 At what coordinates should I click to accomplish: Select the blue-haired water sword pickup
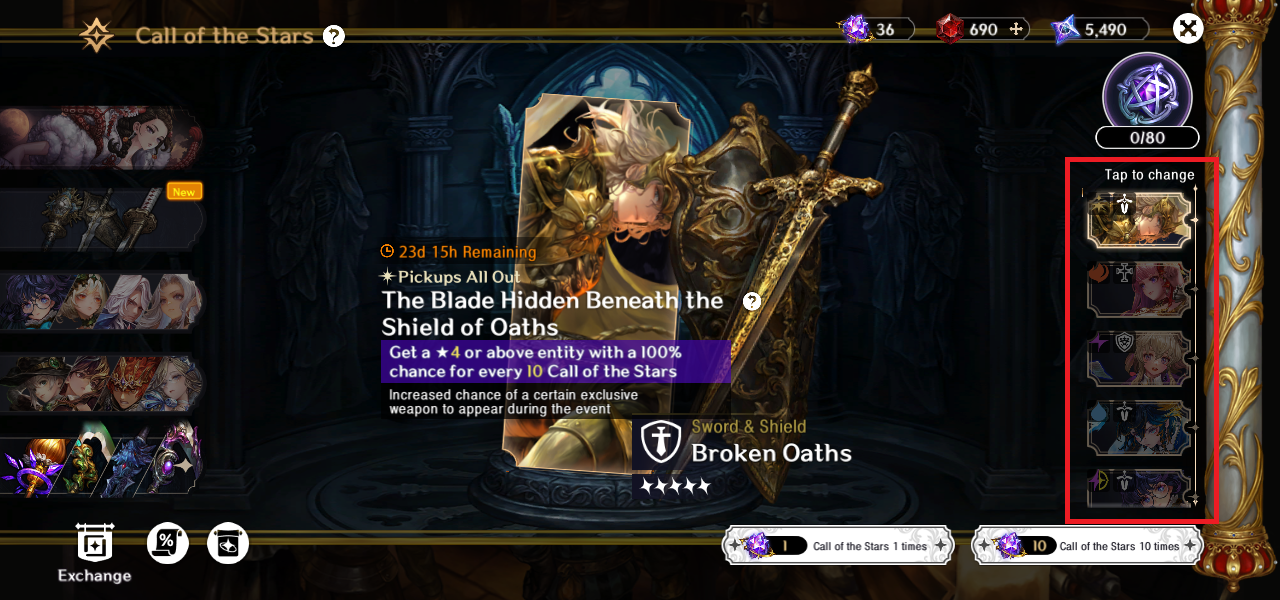click(1139, 427)
